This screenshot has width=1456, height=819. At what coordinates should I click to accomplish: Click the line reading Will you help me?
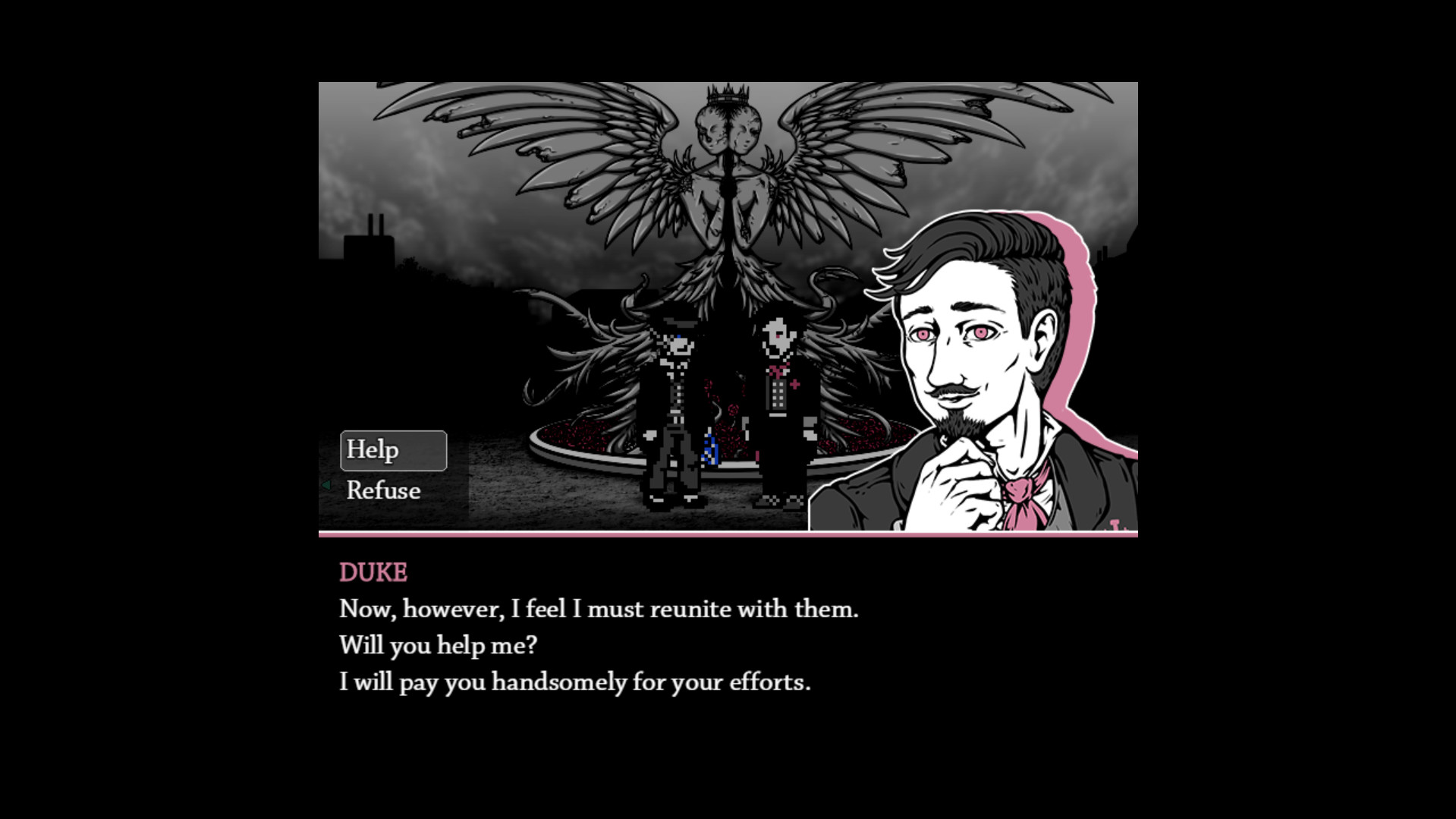coord(439,645)
